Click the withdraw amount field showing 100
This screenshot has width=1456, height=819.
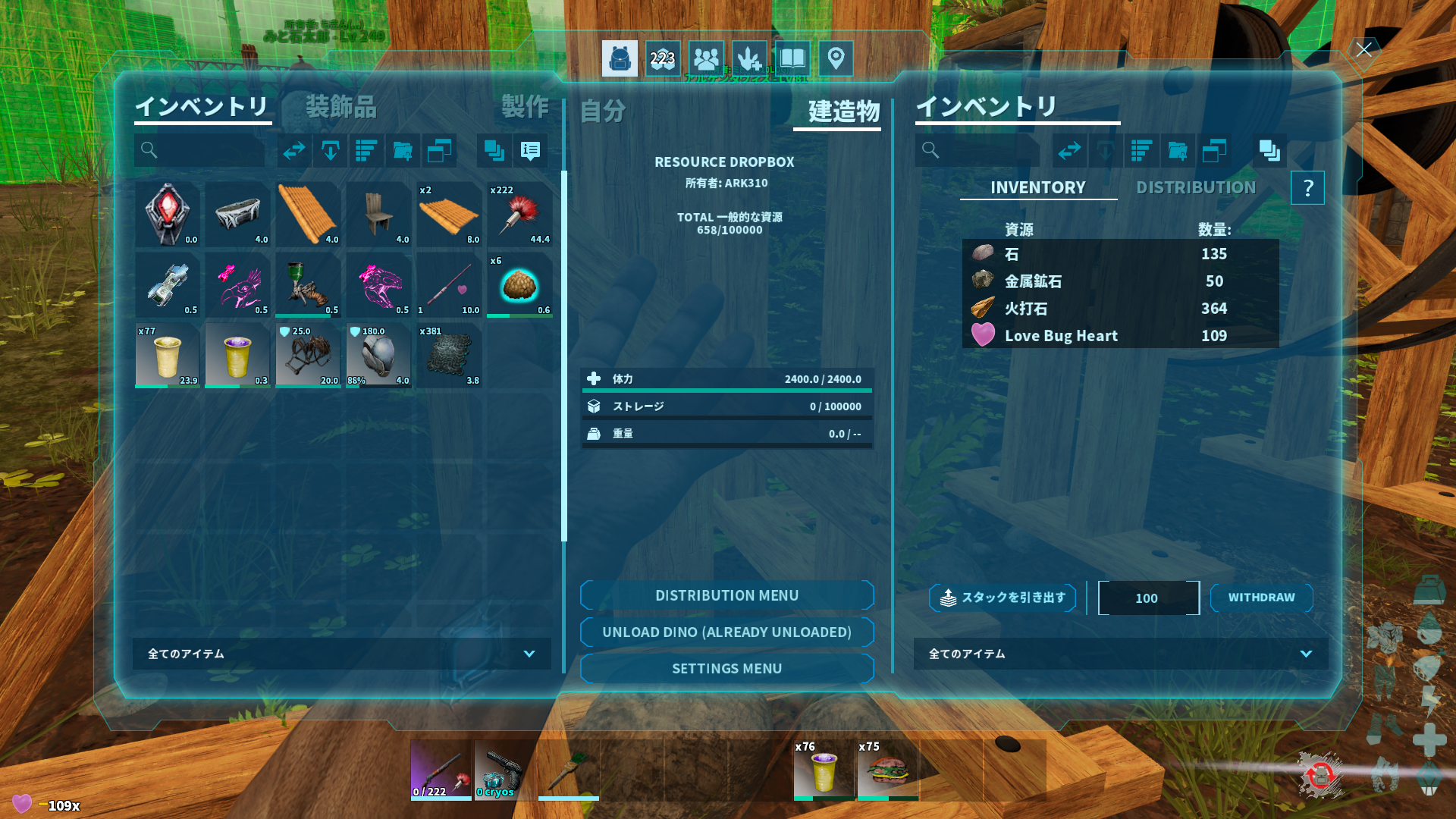point(1148,598)
